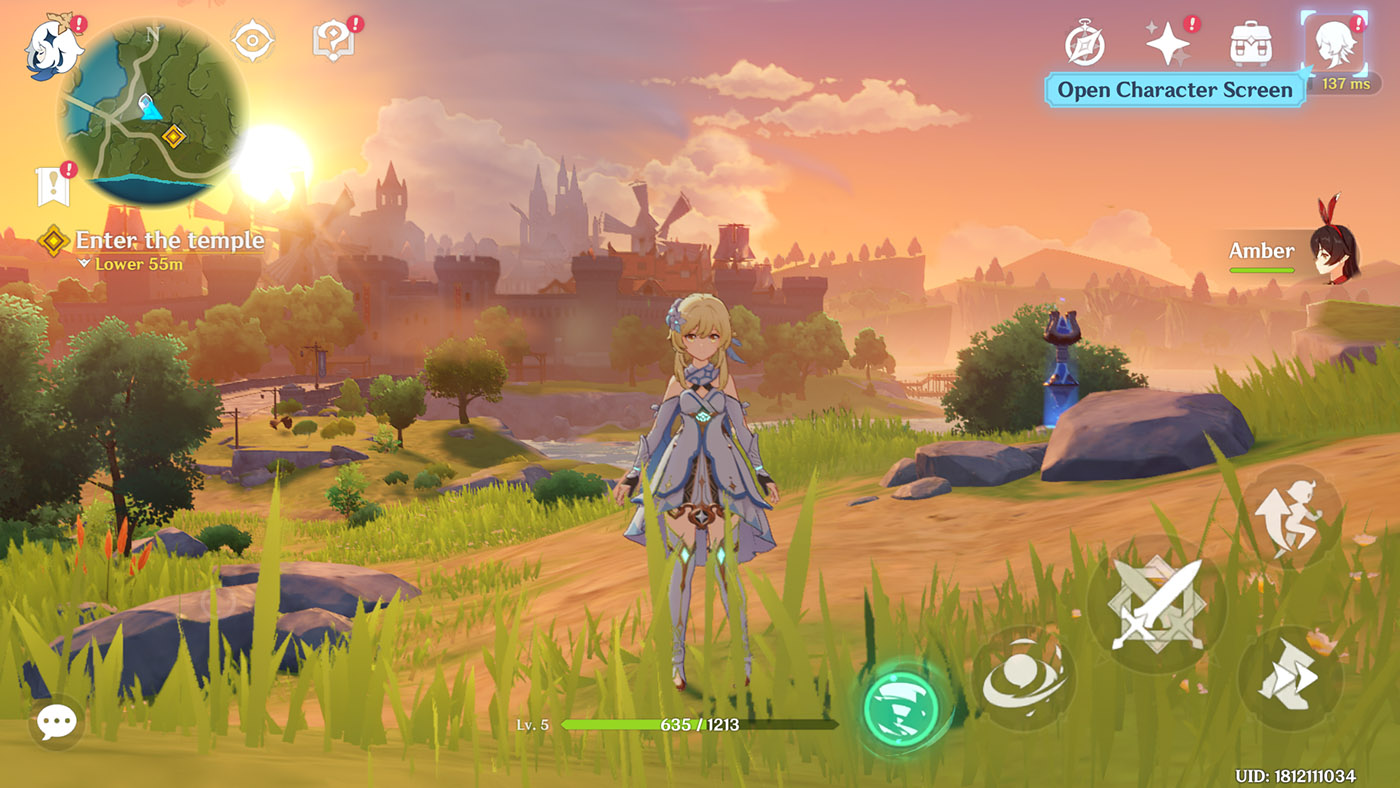
Task: Open Character Screen via the portrait icon
Action: click(x=1334, y=44)
